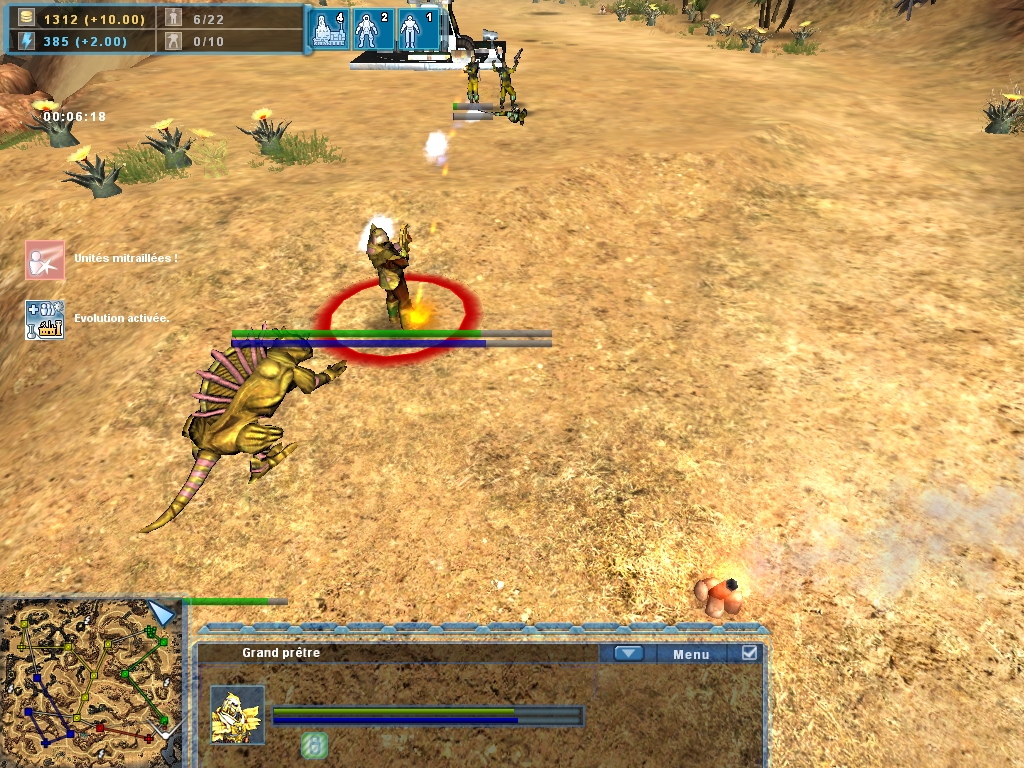Click the blue arrow at the minimap corner
1024x768 pixels.
161,613
